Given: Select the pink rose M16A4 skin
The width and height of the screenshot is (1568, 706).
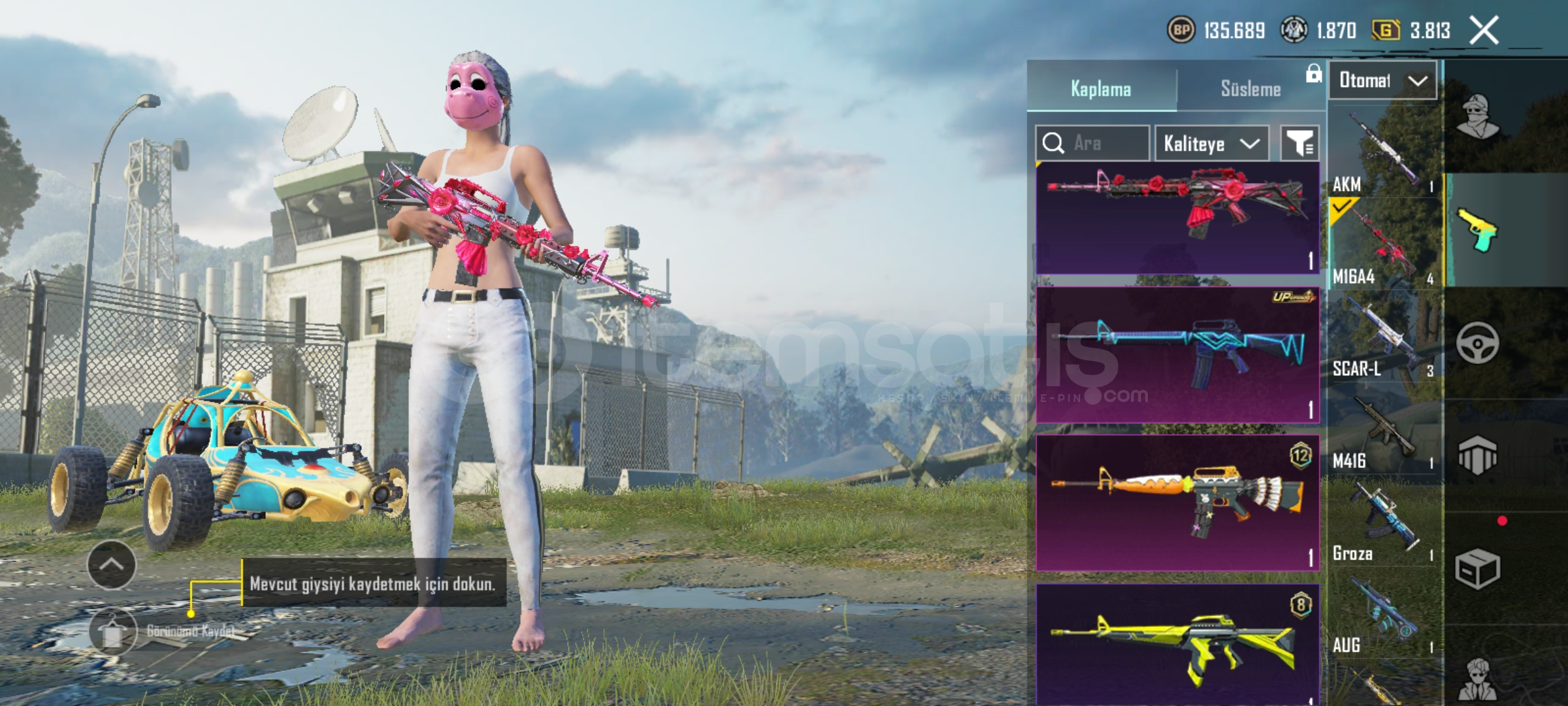Looking at the screenshot, I should click(1177, 218).
